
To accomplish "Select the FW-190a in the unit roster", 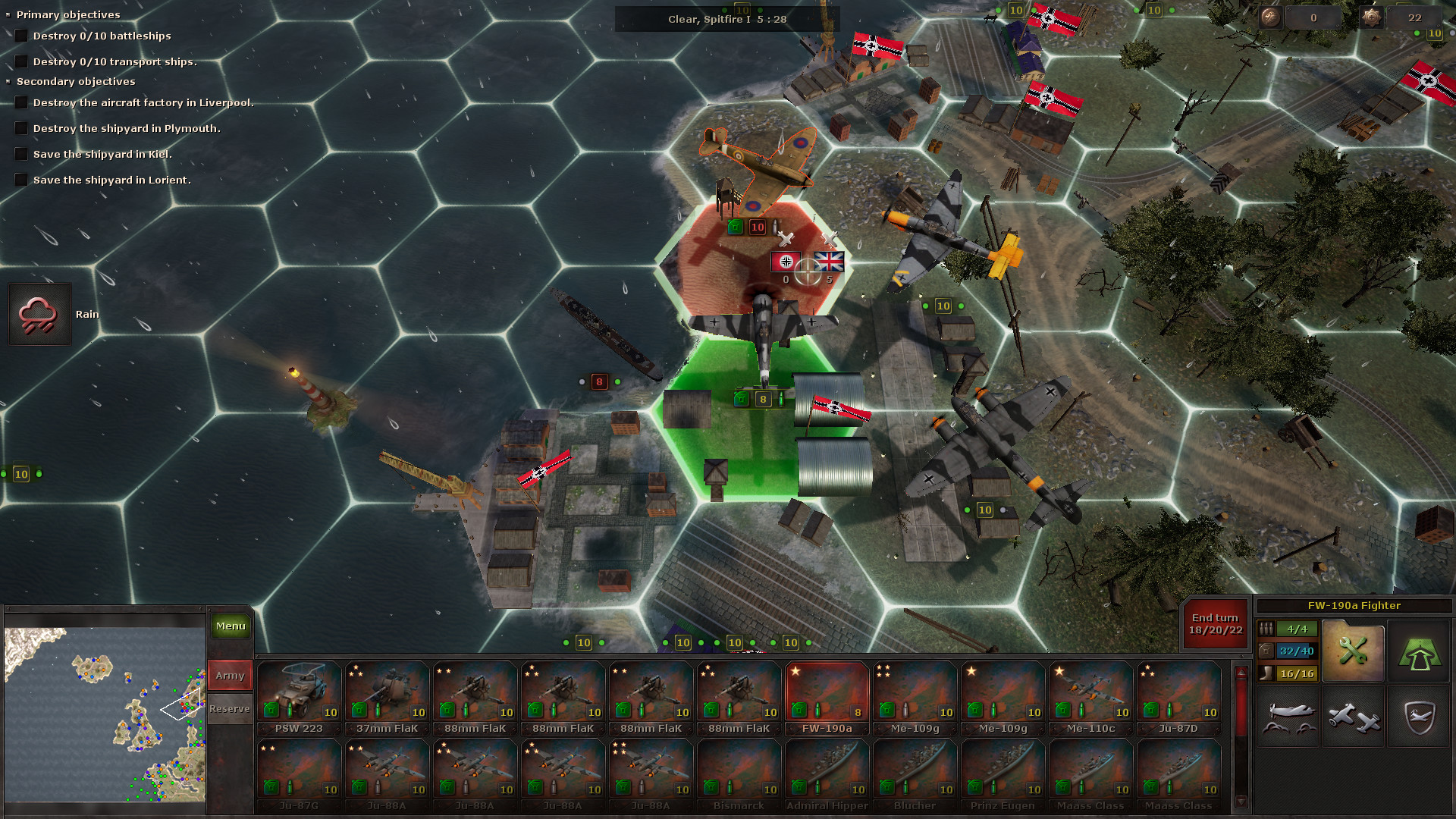I will click(827, 692).
